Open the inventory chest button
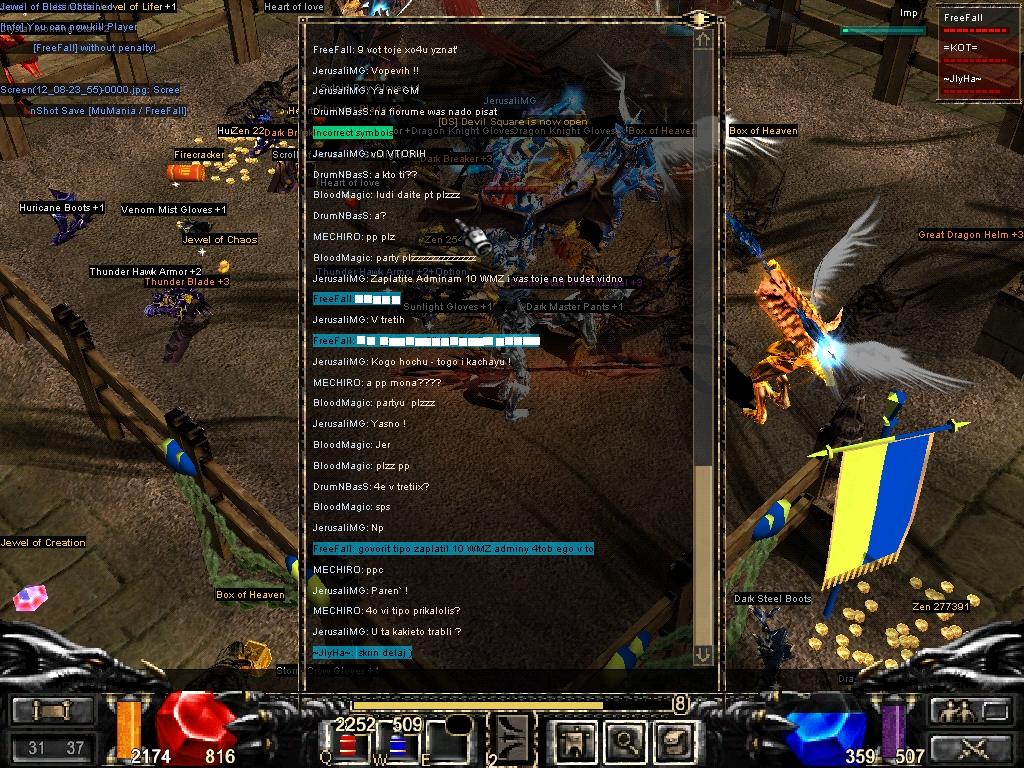This screenshot has width=1024, height=768. (x=674, y=741)
